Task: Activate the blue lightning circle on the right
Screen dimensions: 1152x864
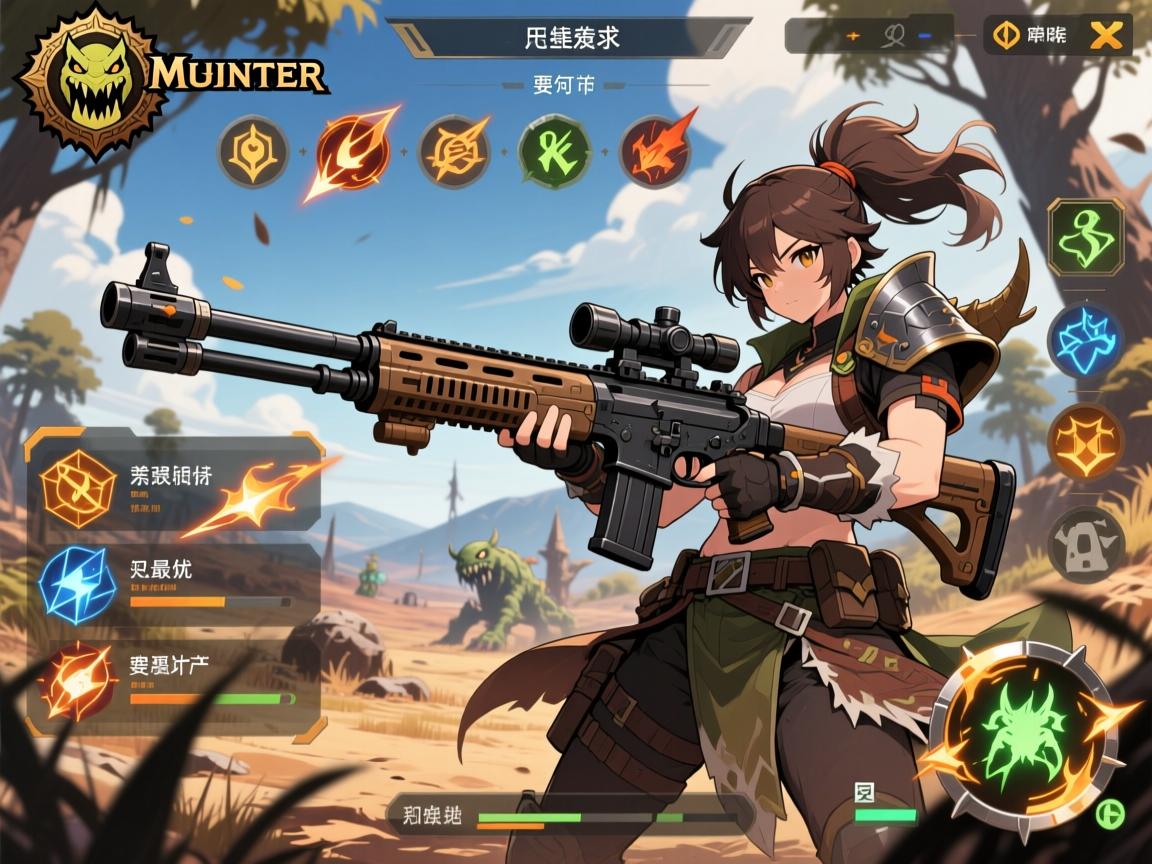Action: pyautogui.click(x=1086, y=341)
